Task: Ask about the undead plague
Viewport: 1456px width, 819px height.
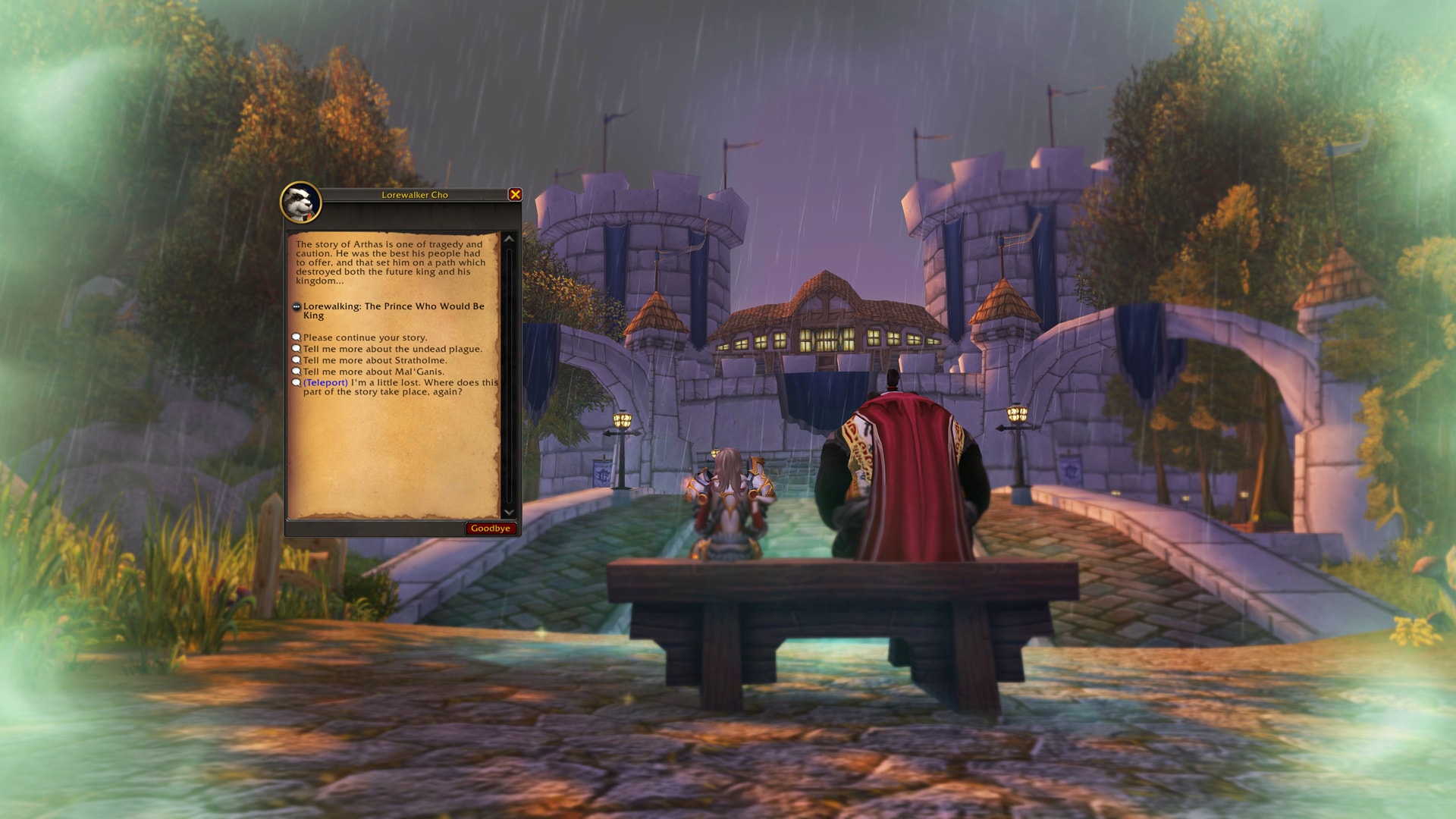Action: pyautogui.click(x=392, y=349)
